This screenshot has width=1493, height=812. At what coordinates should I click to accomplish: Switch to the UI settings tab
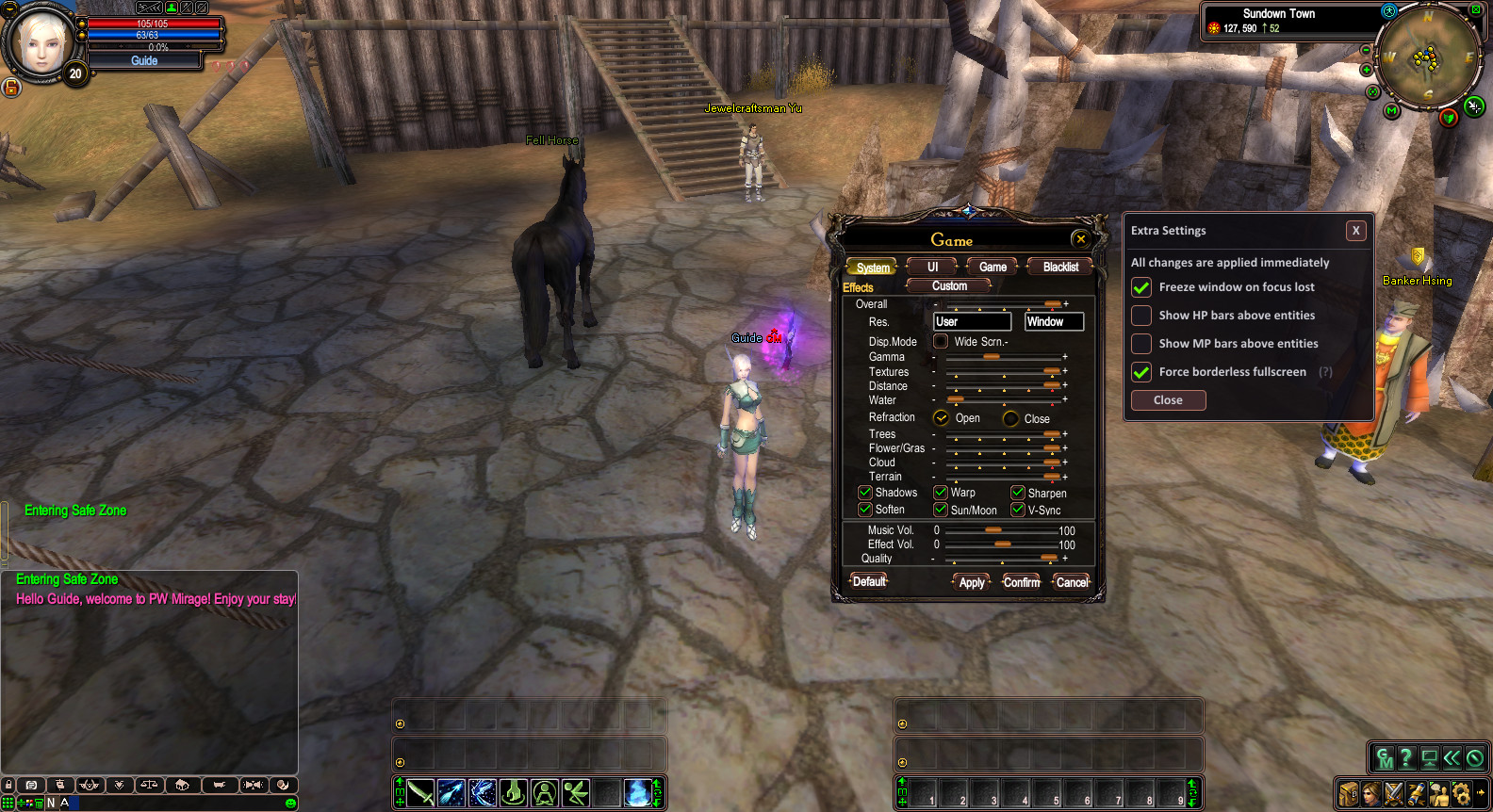[932, 268]
